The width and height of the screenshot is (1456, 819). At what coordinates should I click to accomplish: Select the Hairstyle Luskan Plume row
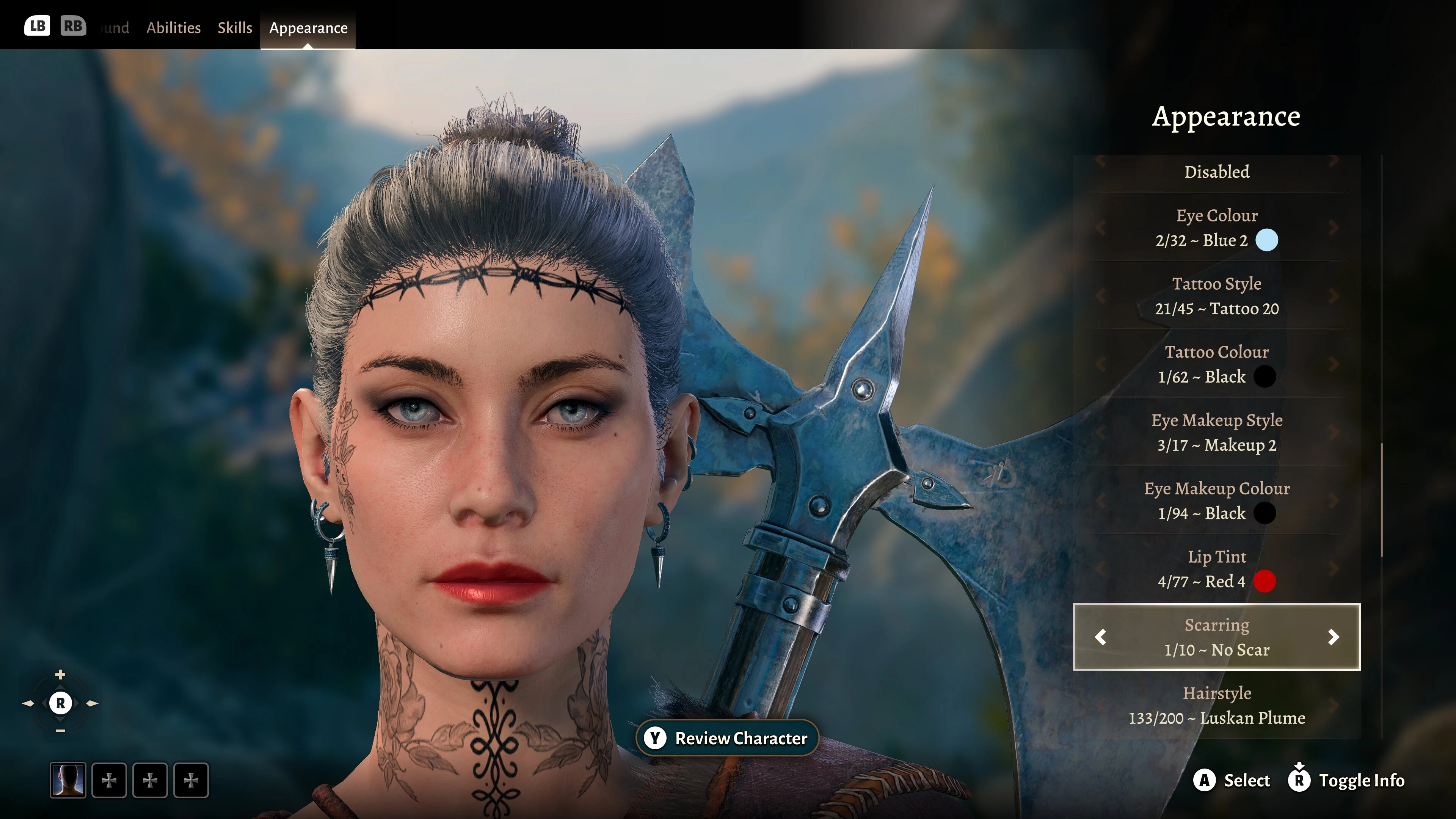(x=1216, y=705)
